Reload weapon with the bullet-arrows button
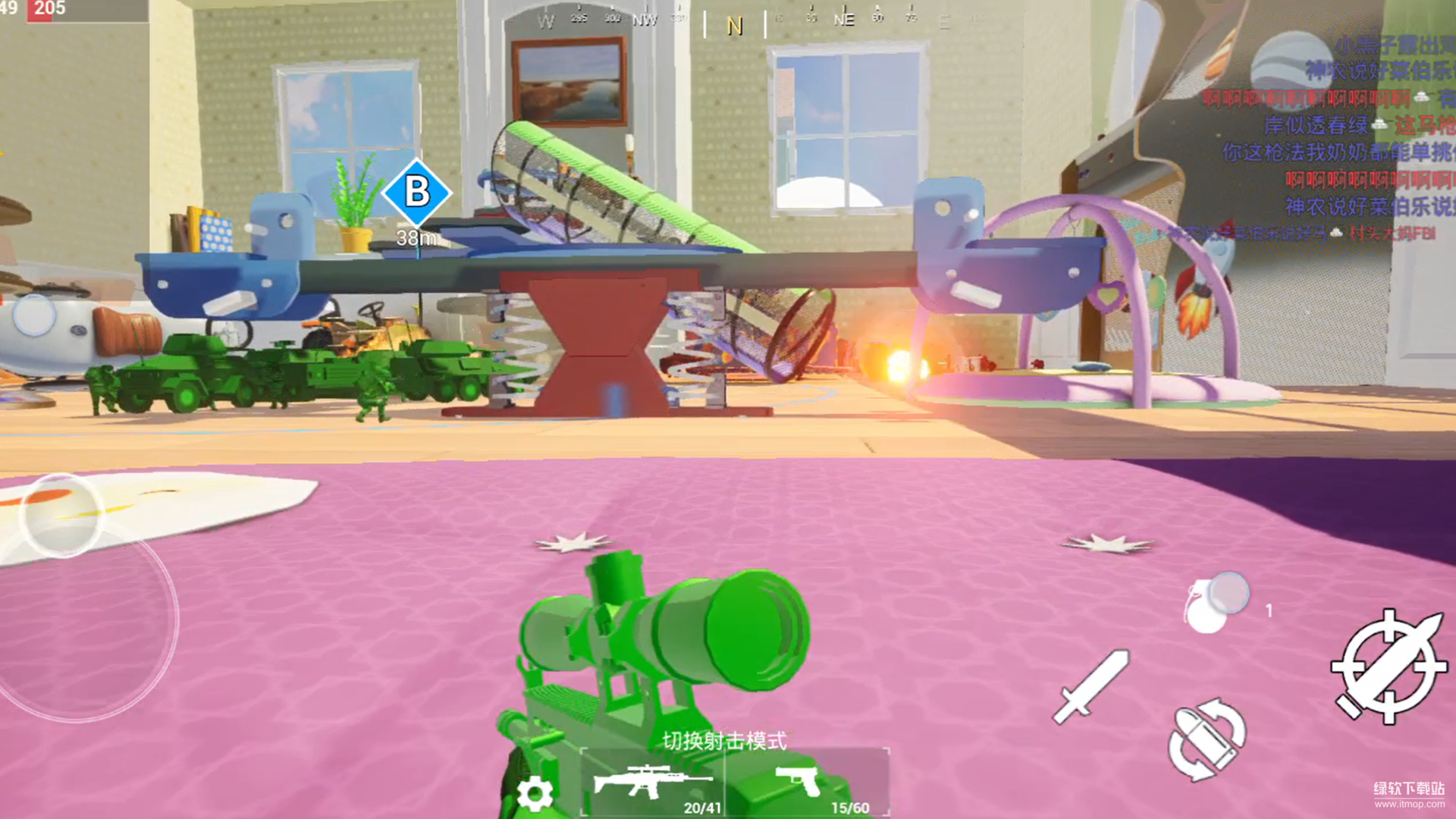Screen dimensions: 1456x819 (x=1207, y=739)
